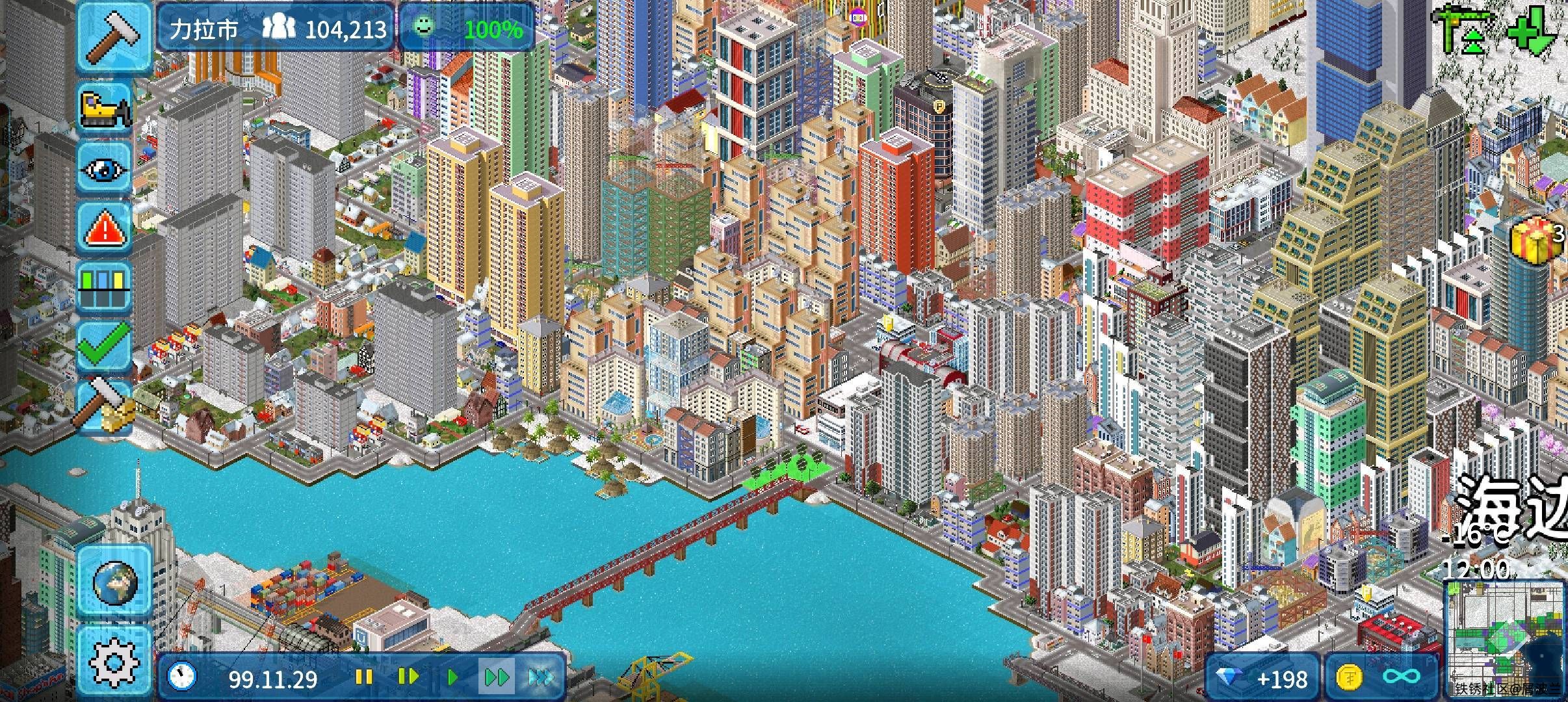Select the double-arrow fast speed
1568x702 pixels.
click(497, 677)
